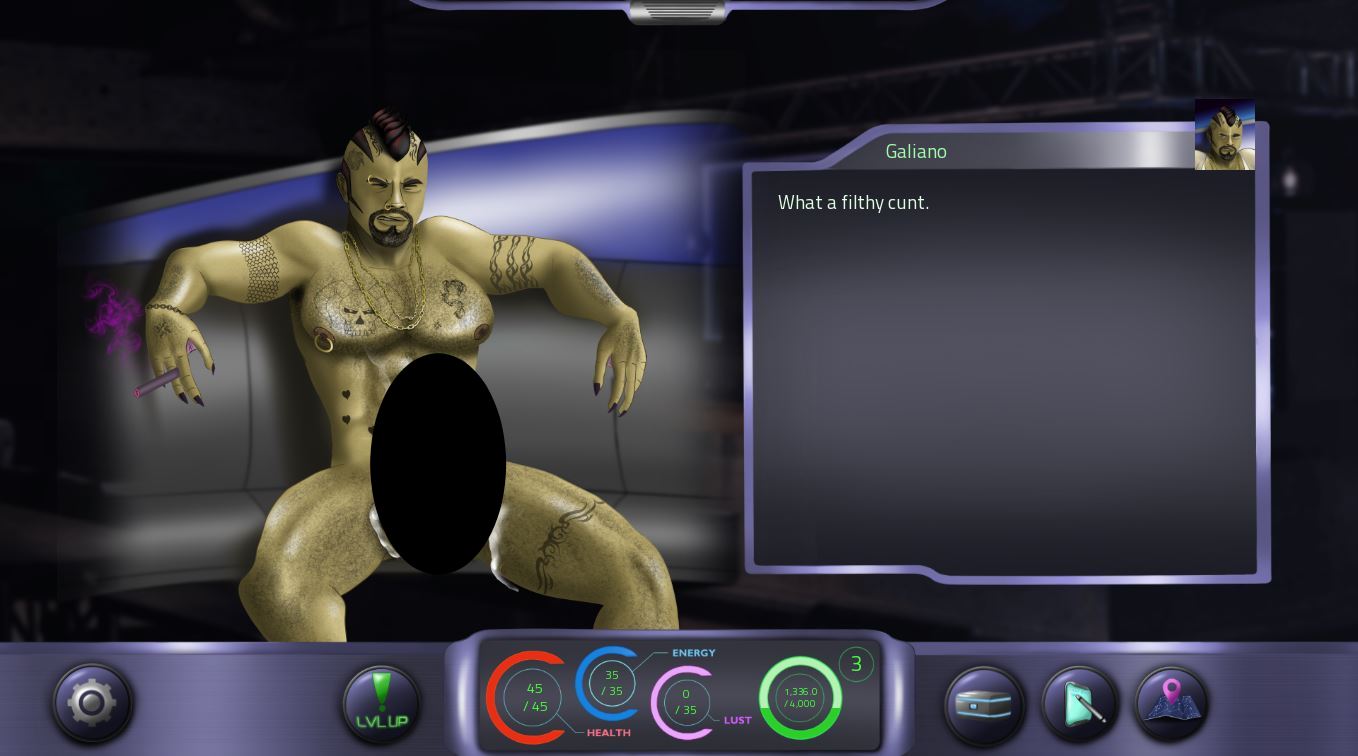Open the map with the pink location pin
Viewport: 1358px width, 756px height.
pos(1172,703)
